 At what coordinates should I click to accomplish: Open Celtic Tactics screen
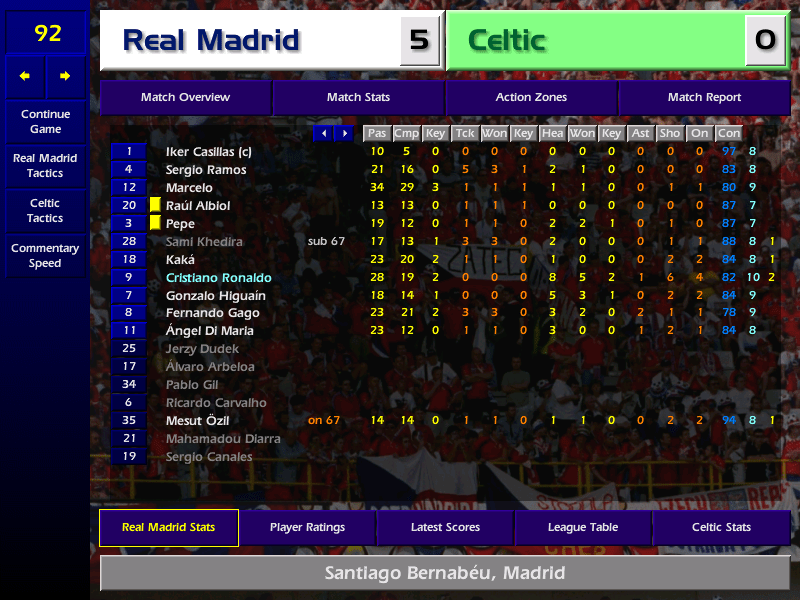click(45, 211)
